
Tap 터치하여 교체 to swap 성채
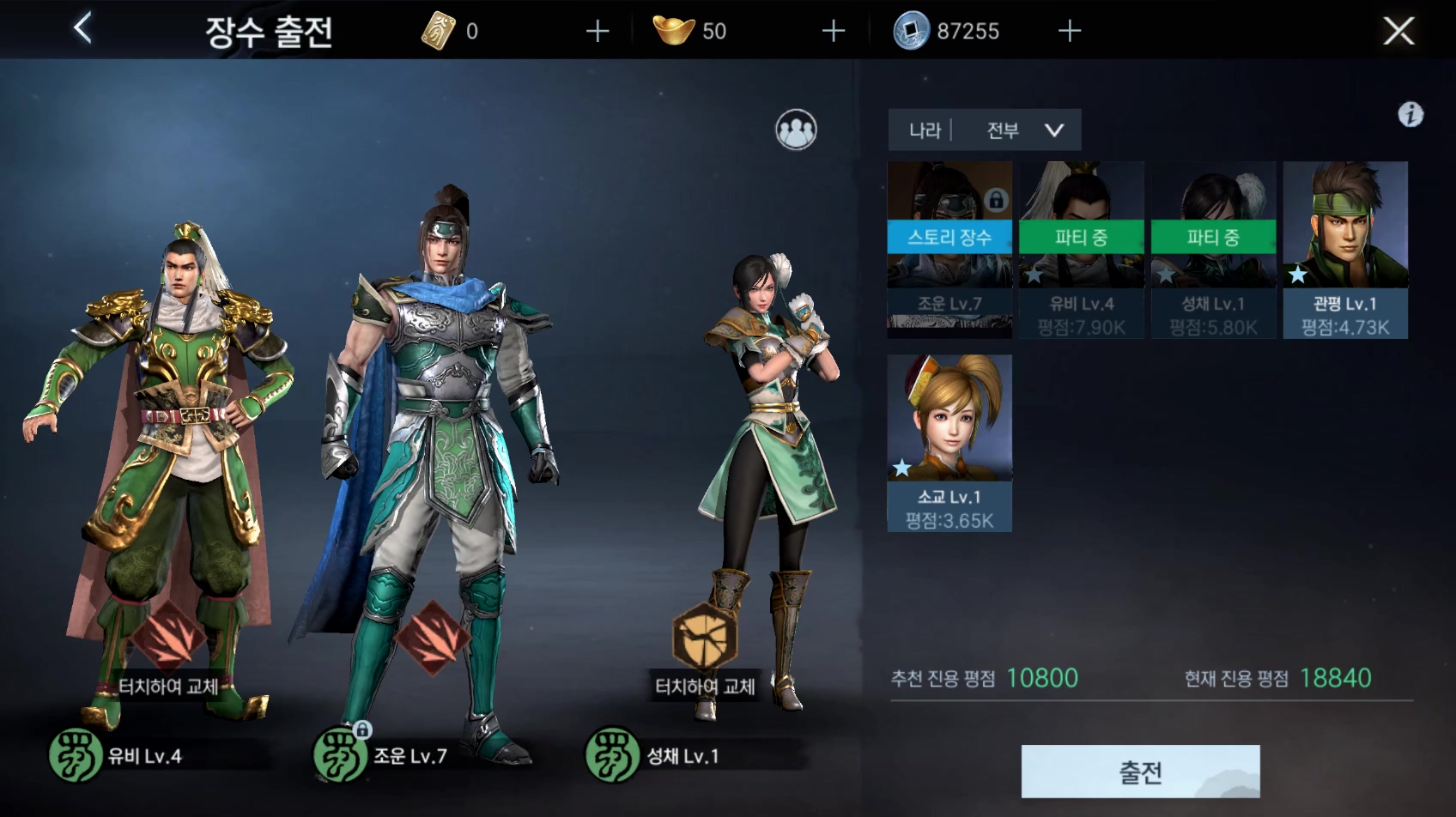tap(705, 686)
